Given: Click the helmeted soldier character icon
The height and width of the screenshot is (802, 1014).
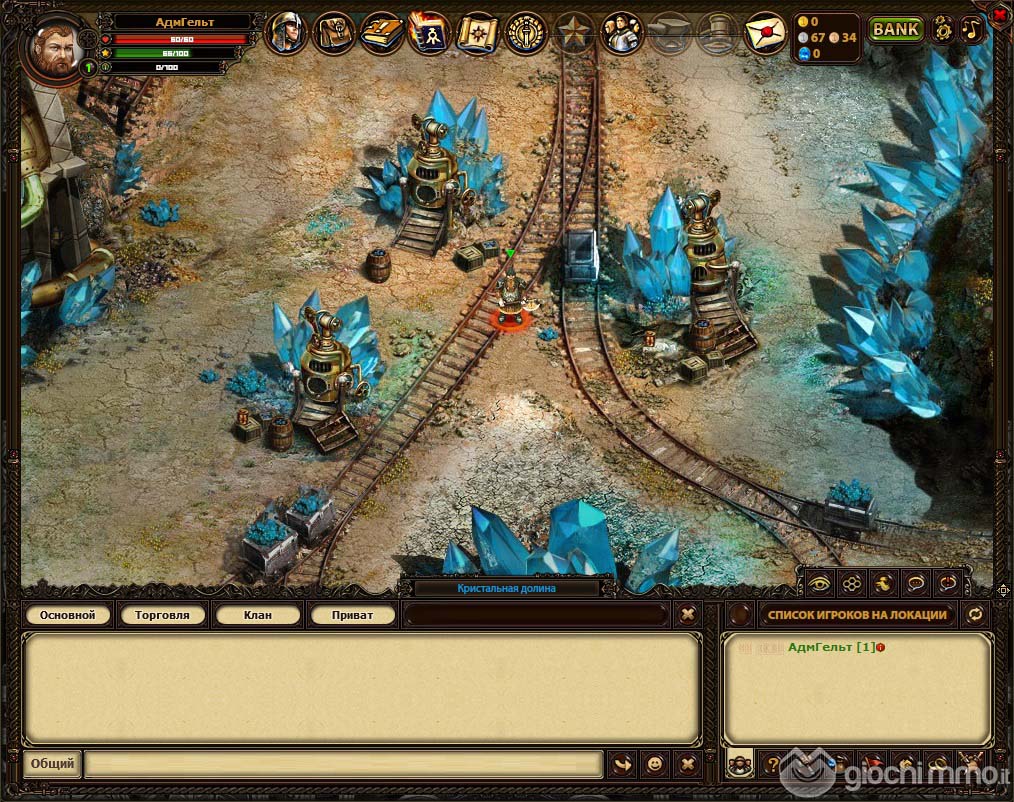Looking at the screenshot, I should 286,33.
